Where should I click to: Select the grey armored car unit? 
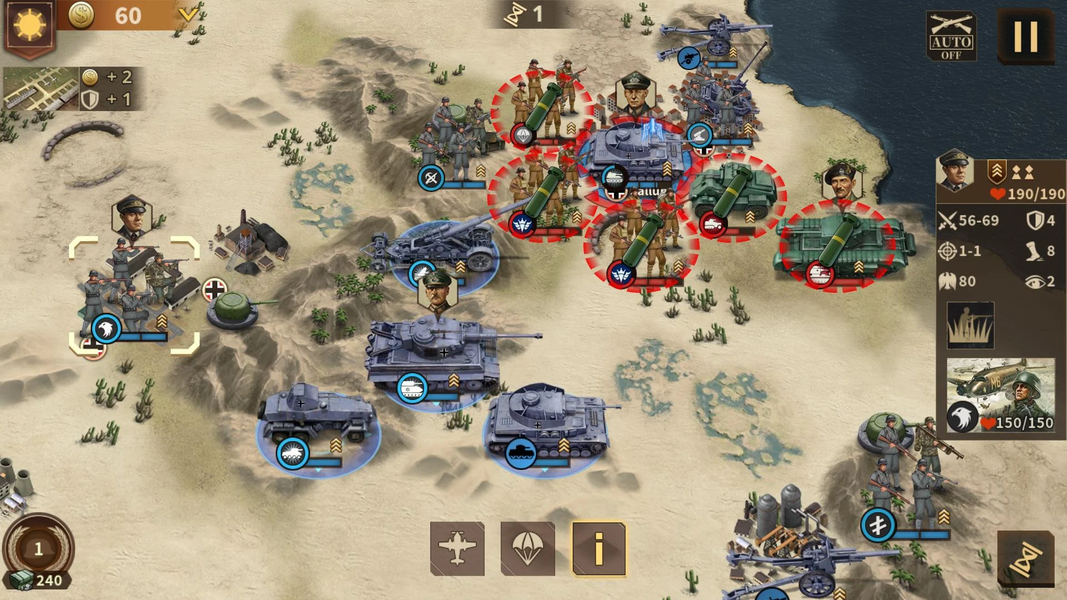pyautogui.click(x=317, y=415)
